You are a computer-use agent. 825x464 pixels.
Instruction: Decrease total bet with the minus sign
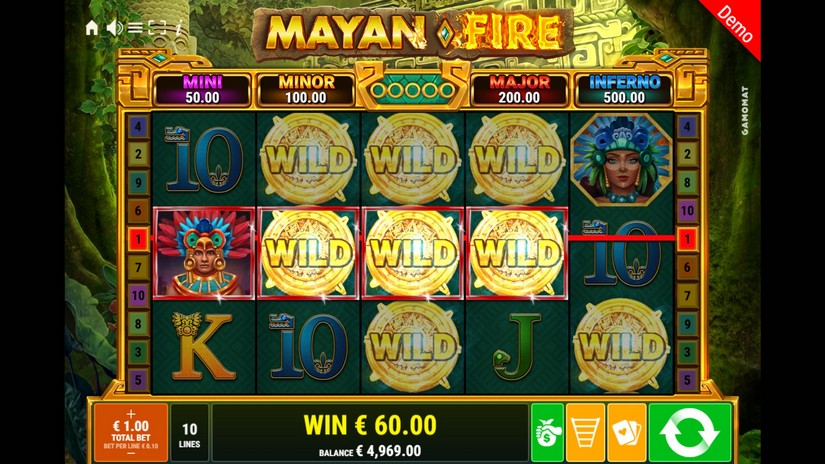click(x=130, y=454)
